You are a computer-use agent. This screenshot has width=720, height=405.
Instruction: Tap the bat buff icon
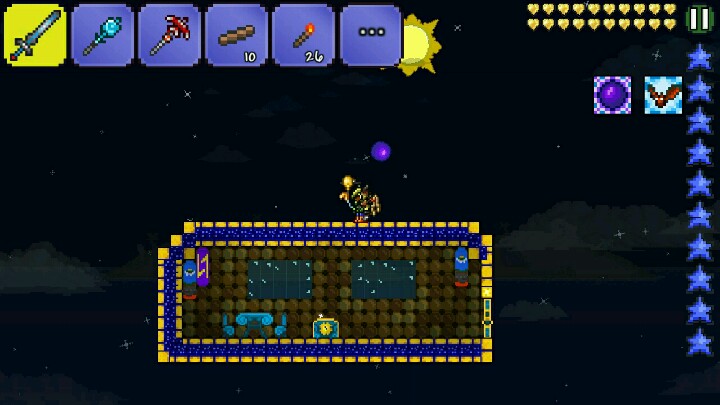point(663,95)
